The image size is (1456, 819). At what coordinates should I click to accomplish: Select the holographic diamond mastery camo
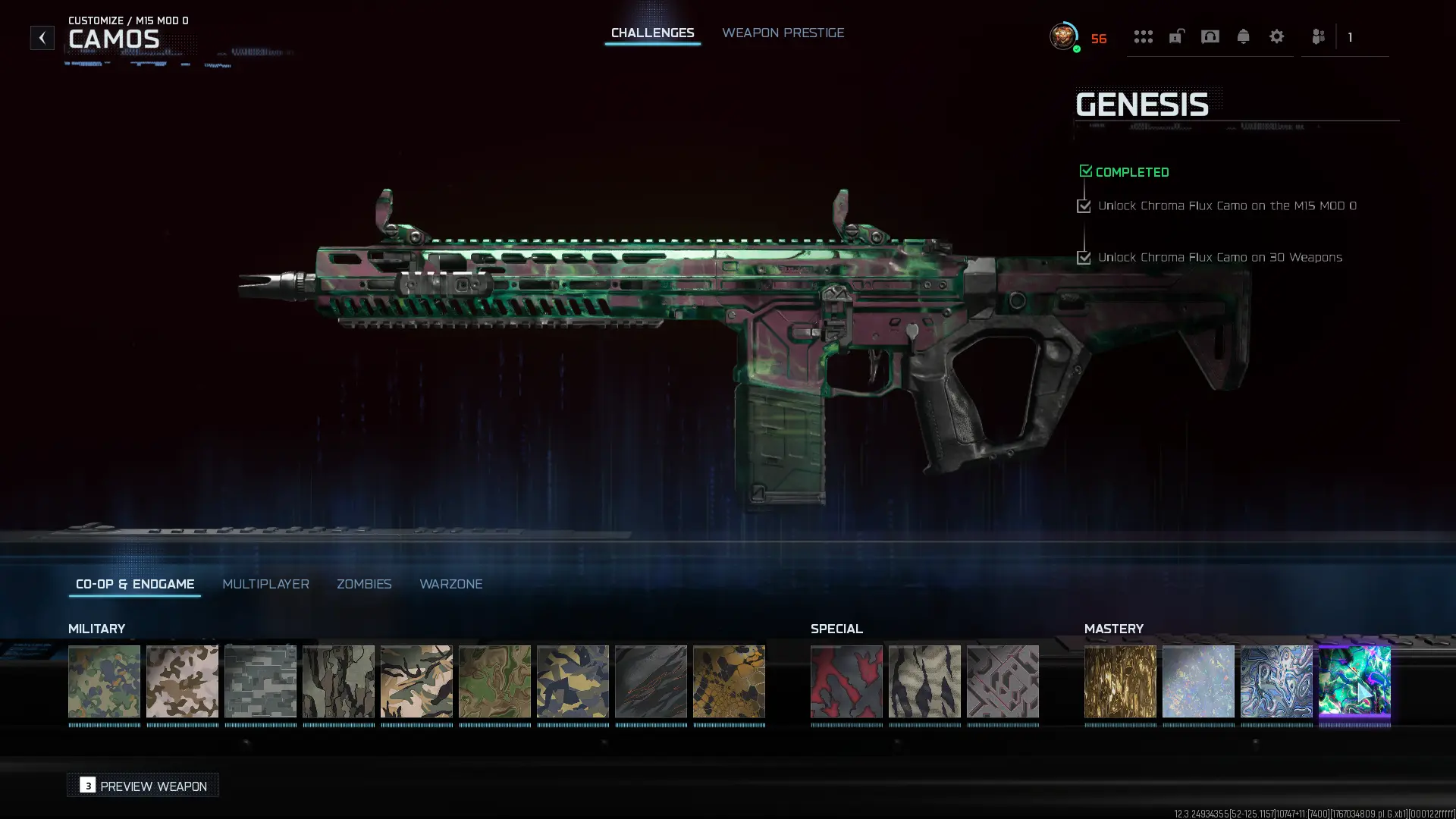[x=1198, y=681]
